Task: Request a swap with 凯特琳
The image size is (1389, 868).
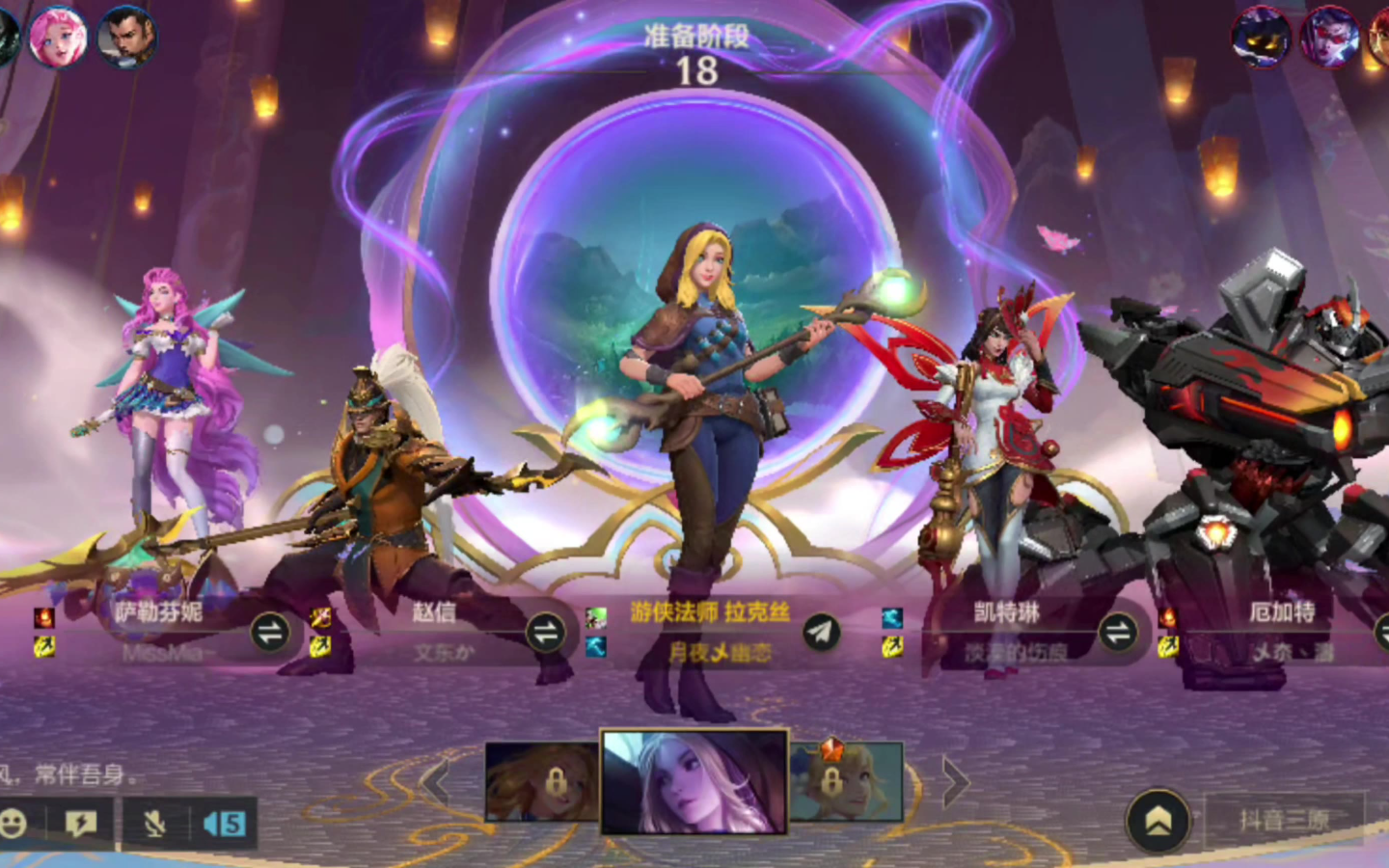Action: pos(1118,633)
